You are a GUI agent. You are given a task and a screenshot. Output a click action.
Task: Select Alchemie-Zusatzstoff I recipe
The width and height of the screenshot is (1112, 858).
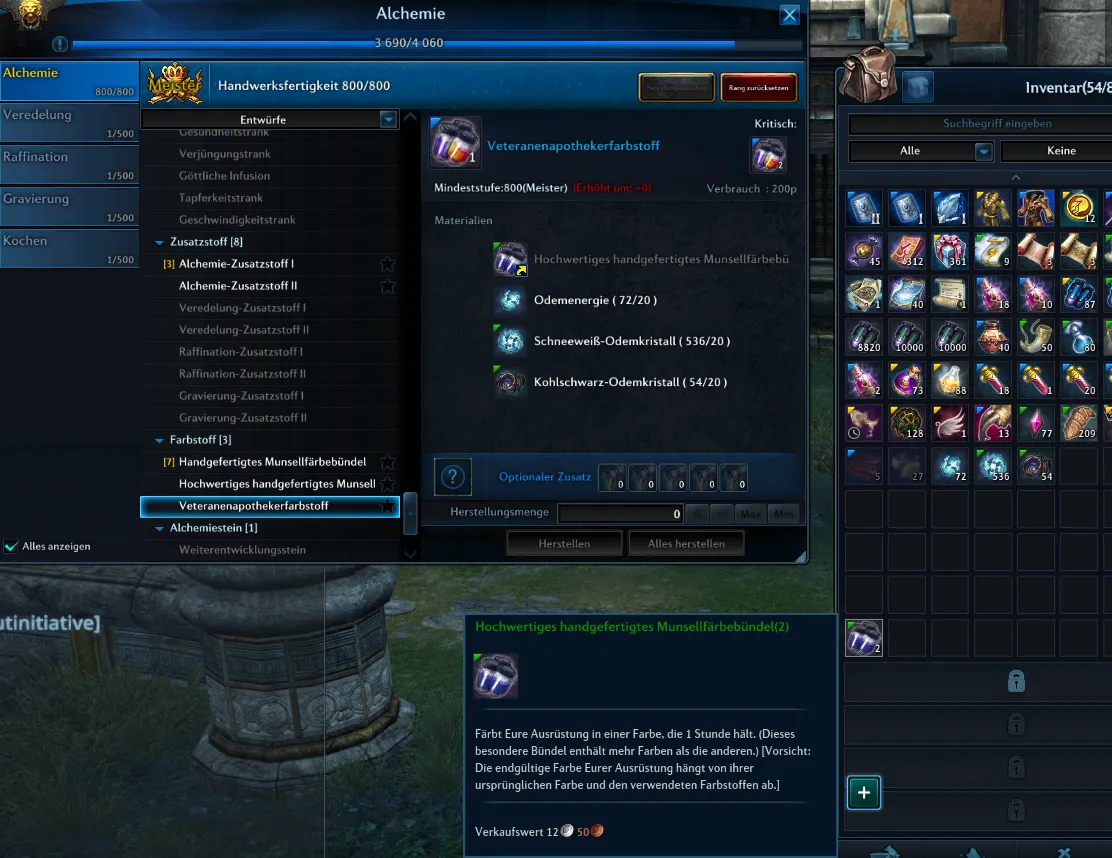(x=236, y=264)
